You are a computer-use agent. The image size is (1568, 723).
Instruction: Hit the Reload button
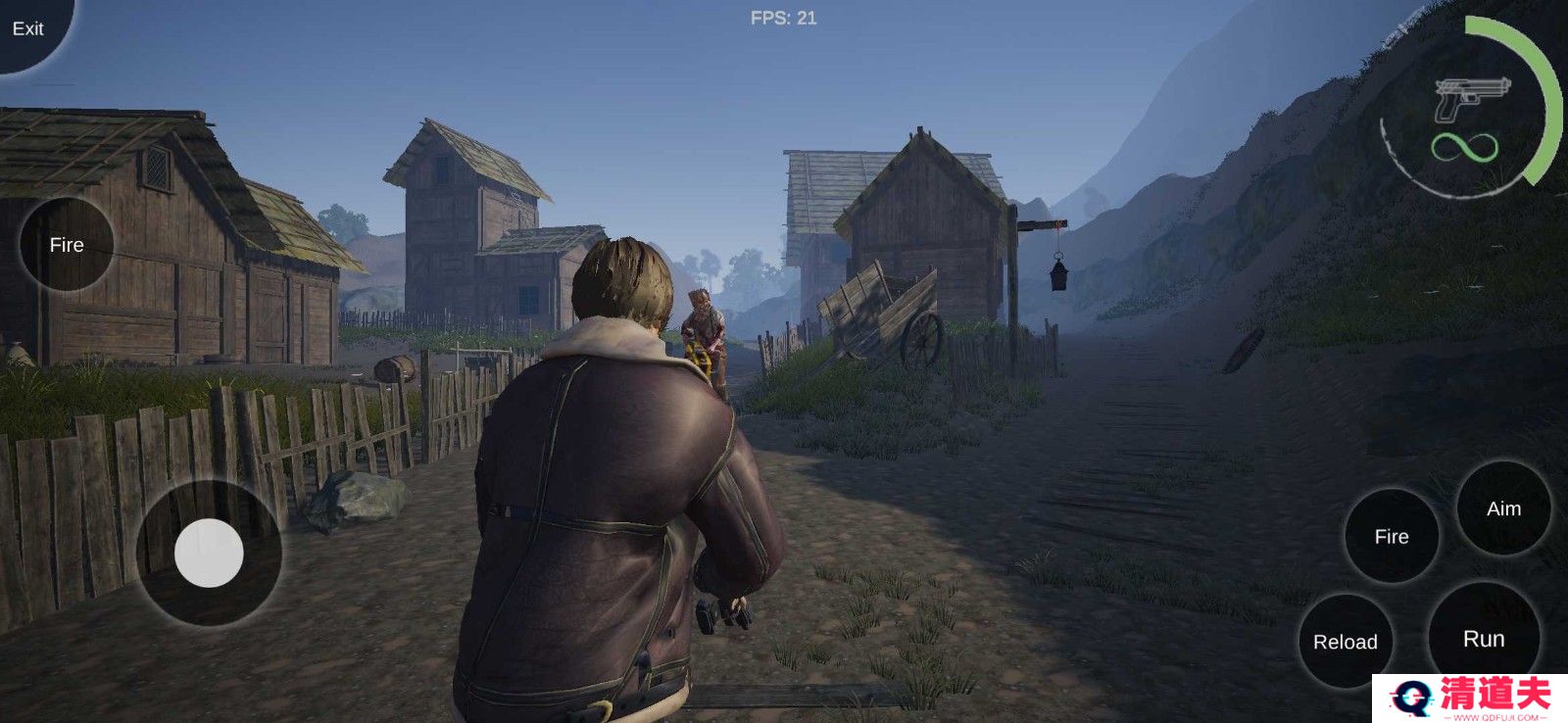(1345, 642)
